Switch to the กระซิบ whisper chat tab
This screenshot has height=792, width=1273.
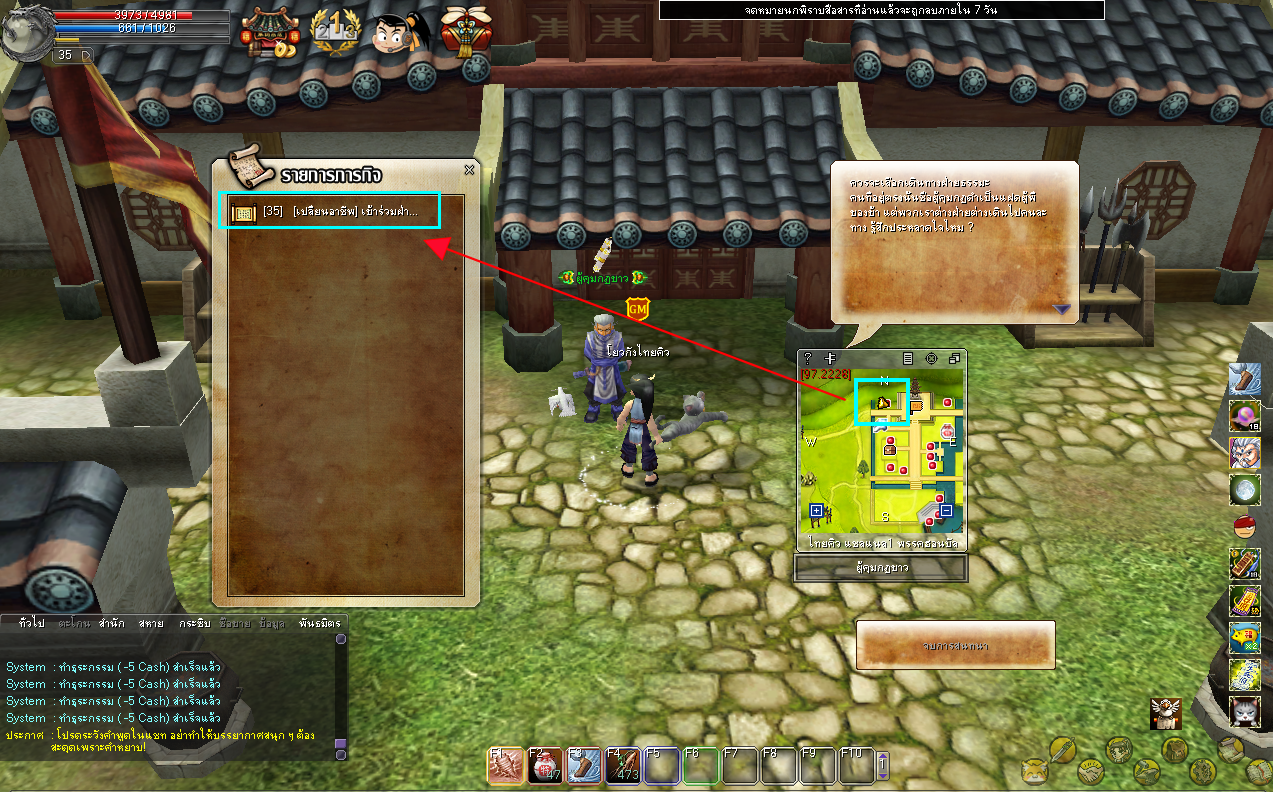pyautogui.click(x=194, y=623)
